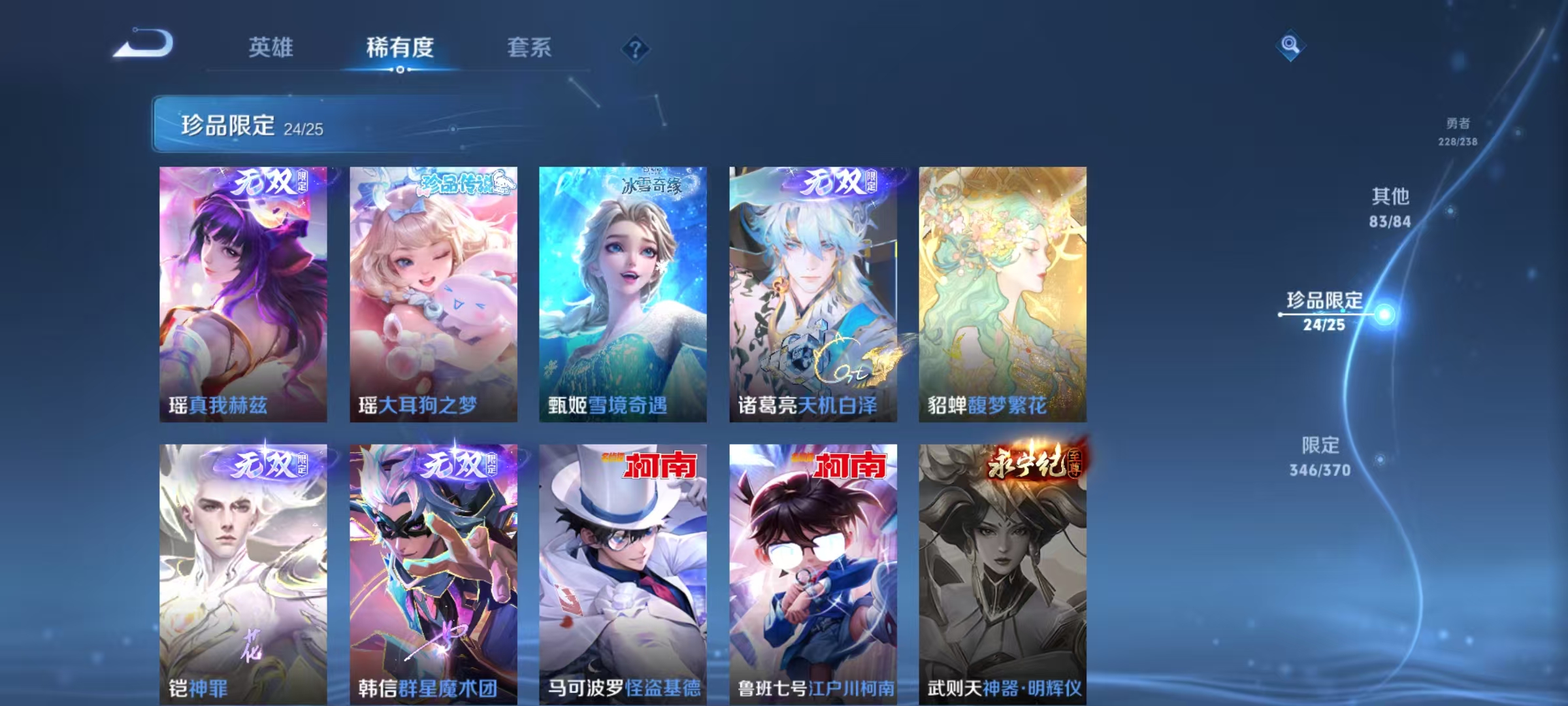Open the 甄姬雪境奇遇 skin thumbnail
Viewport: 1568px width, 706px height.
622,294
